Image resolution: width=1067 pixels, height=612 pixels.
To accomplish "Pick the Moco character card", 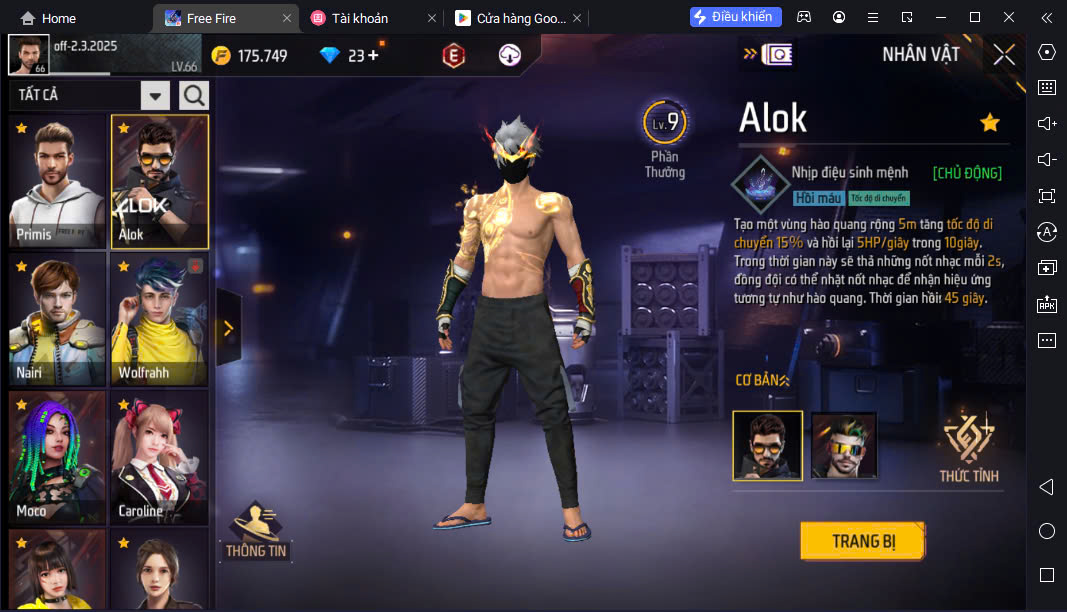I will tap(57, 457).
